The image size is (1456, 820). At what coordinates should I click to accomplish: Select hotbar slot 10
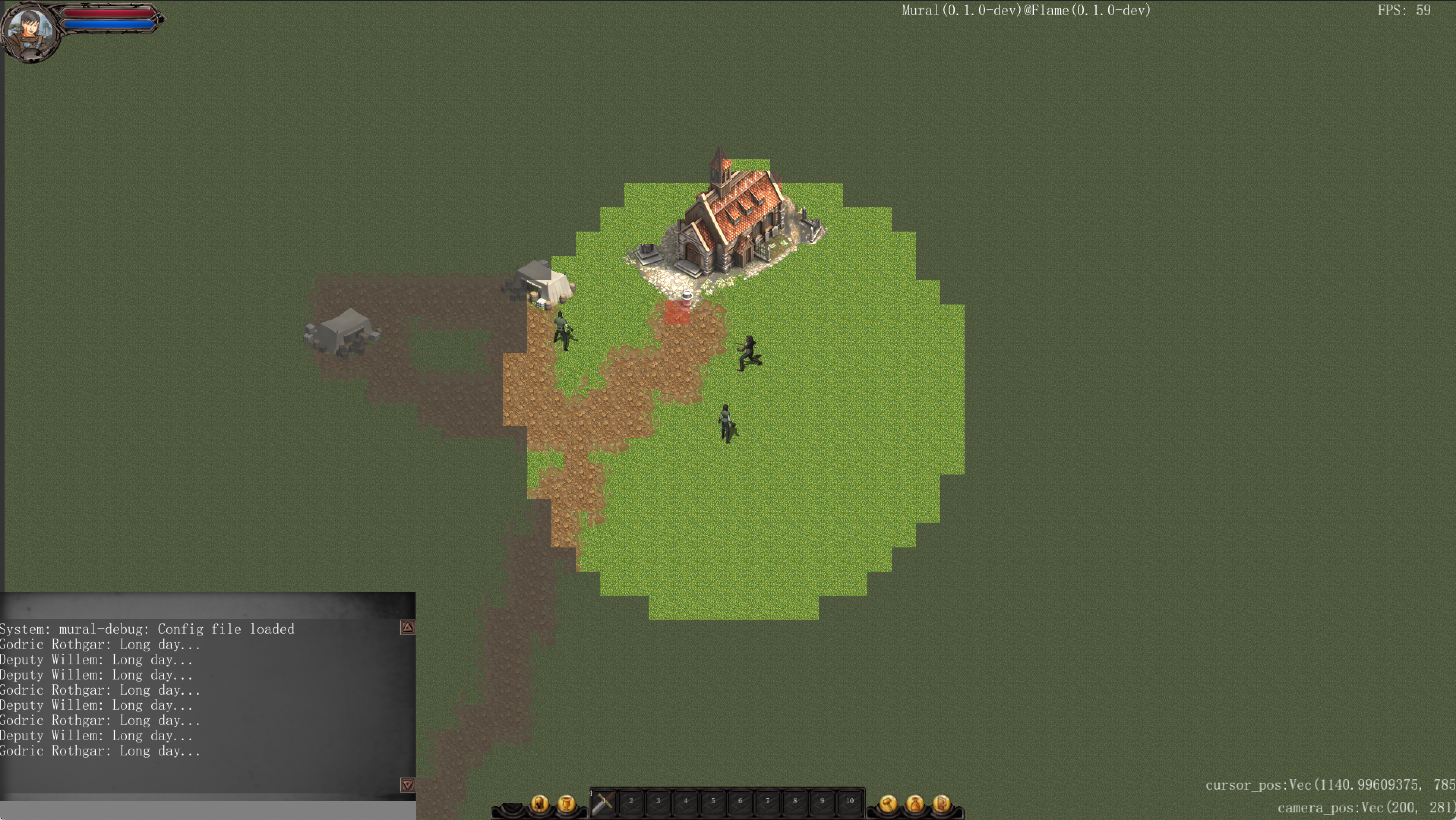pos(850,802)
